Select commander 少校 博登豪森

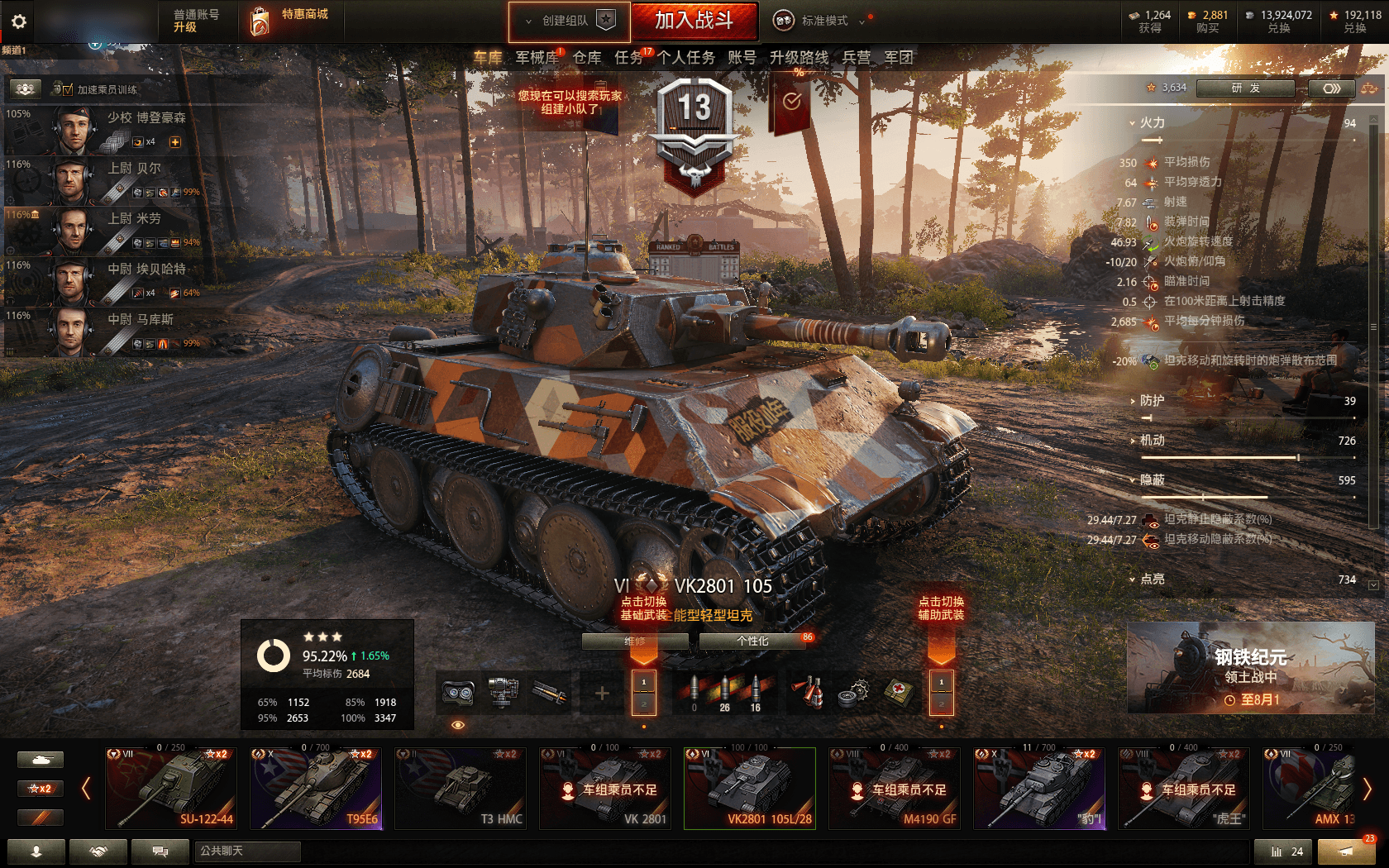pos(124,129)
